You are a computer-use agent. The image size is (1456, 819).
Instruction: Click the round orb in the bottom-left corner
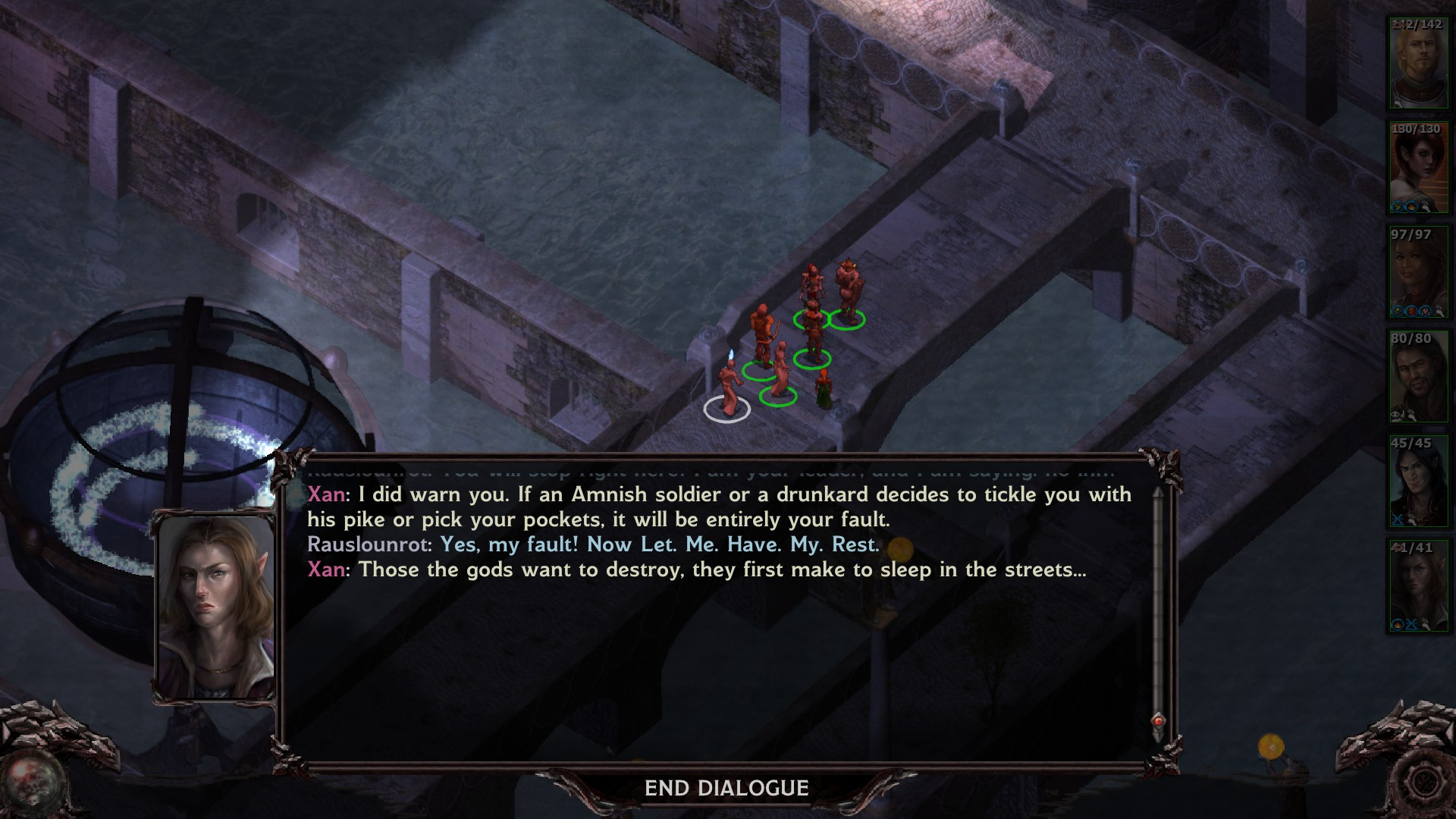point(32,781)
